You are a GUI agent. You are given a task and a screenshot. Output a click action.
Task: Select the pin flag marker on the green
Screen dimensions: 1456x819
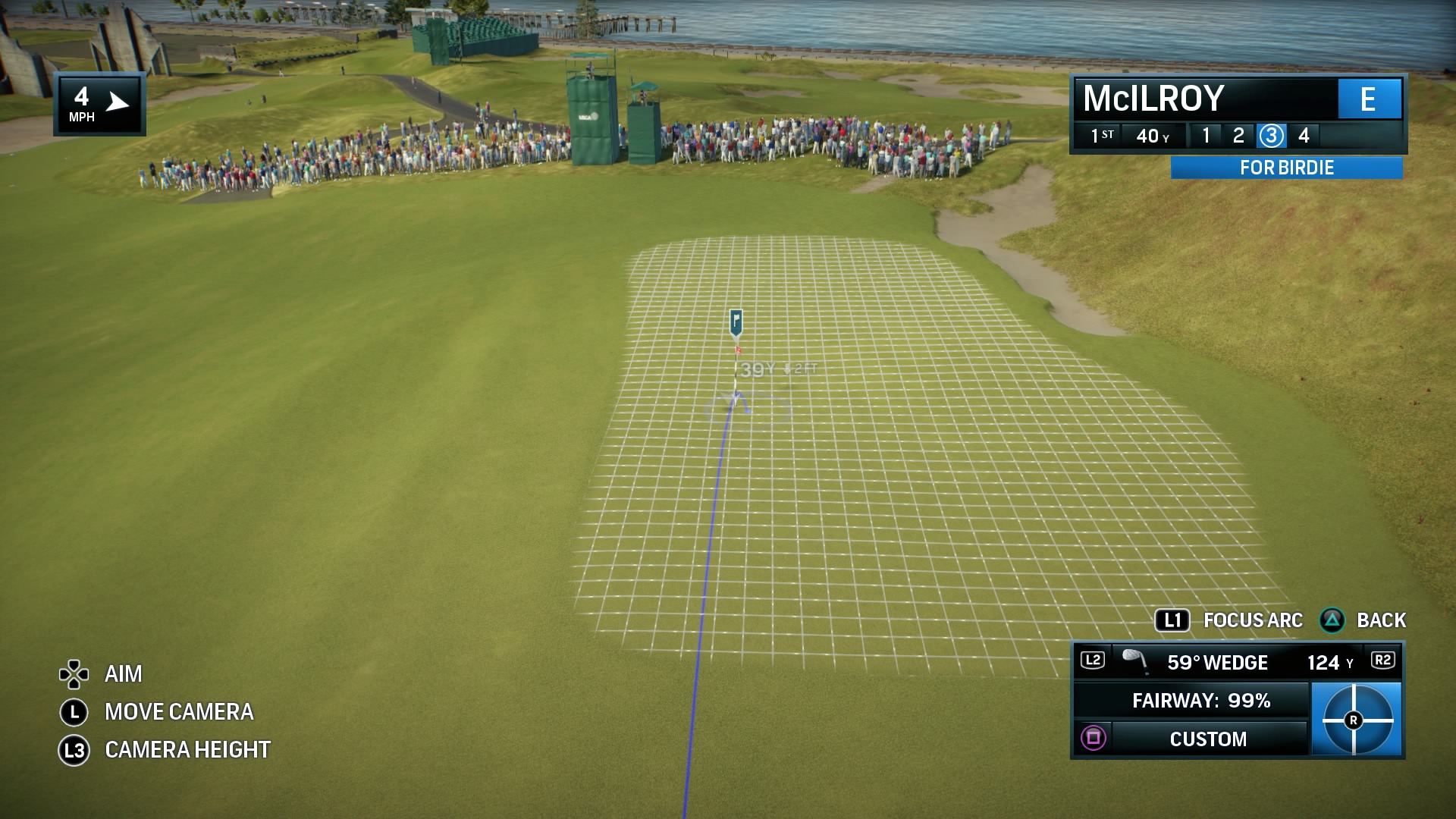coord(736,324)
